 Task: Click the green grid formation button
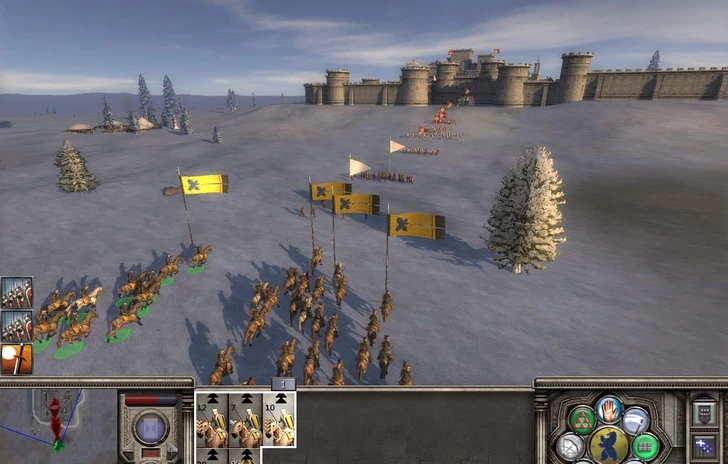[645, 446]
